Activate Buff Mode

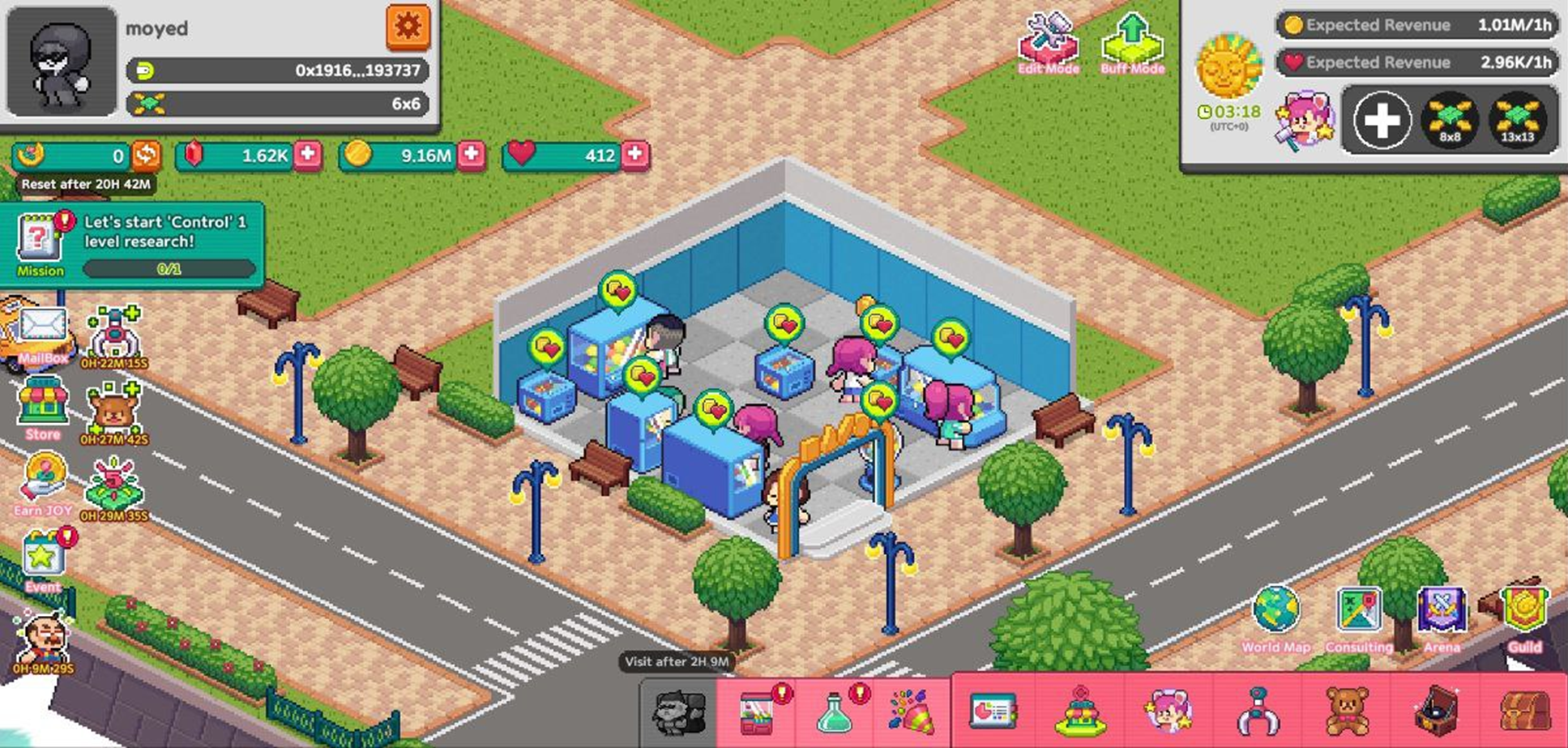pyautogui.click(x=1132, y=44)
